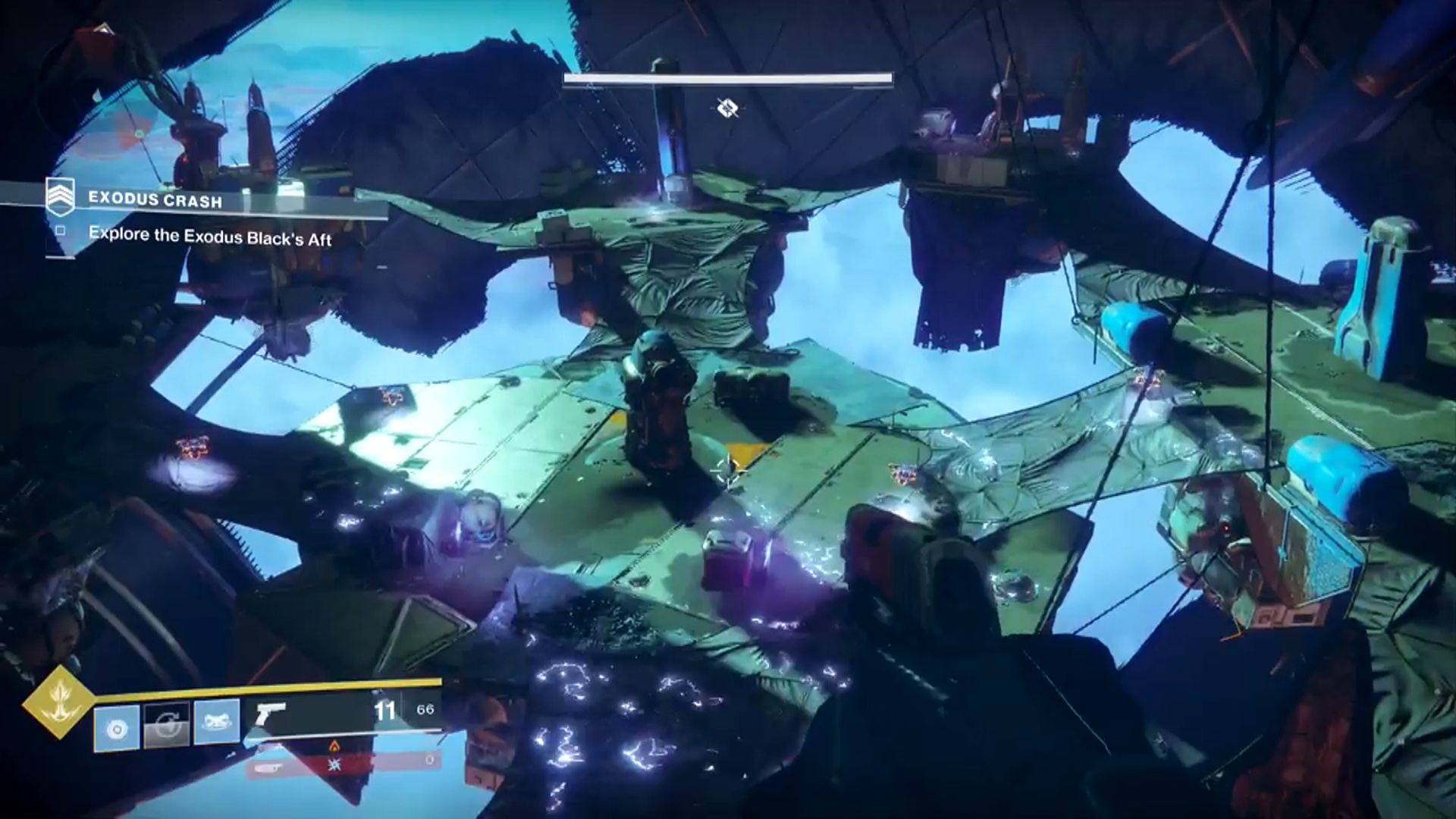This screenshot has width=1456, height=819.
Task: Select the golden Super ability diamond
Action: point(58,702)
